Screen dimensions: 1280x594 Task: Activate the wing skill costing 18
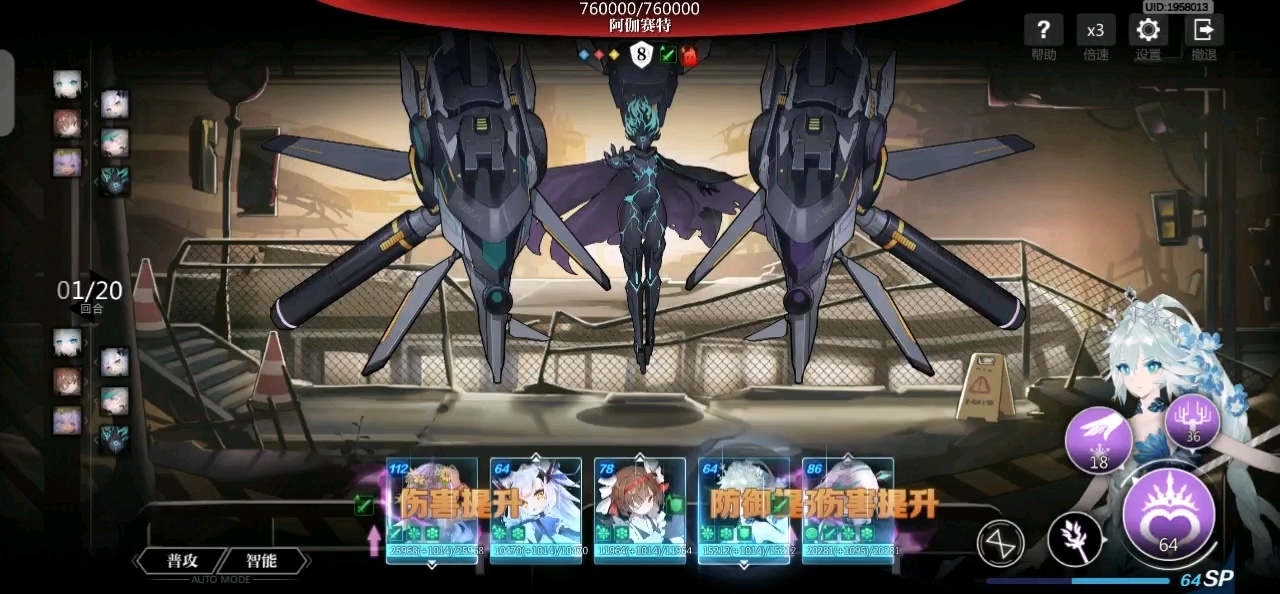1098,439
